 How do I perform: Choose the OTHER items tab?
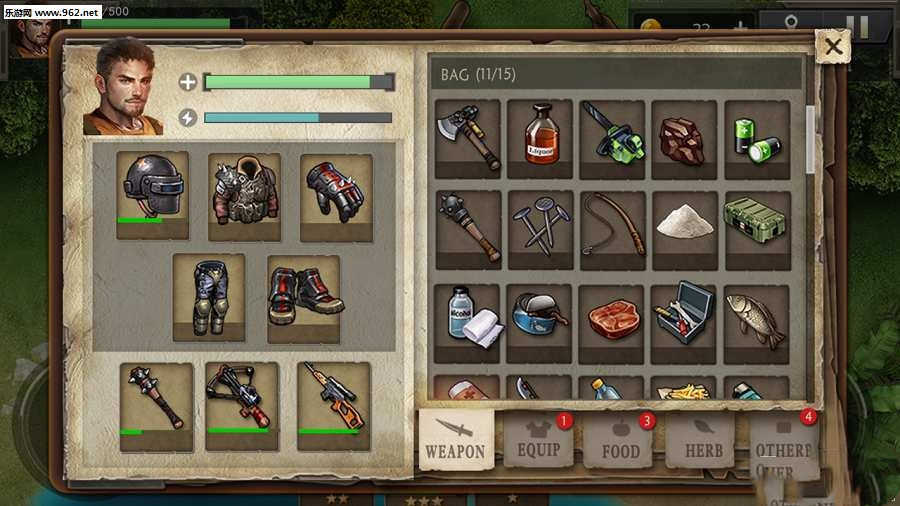pyautogui.click(x=784, y=445)
